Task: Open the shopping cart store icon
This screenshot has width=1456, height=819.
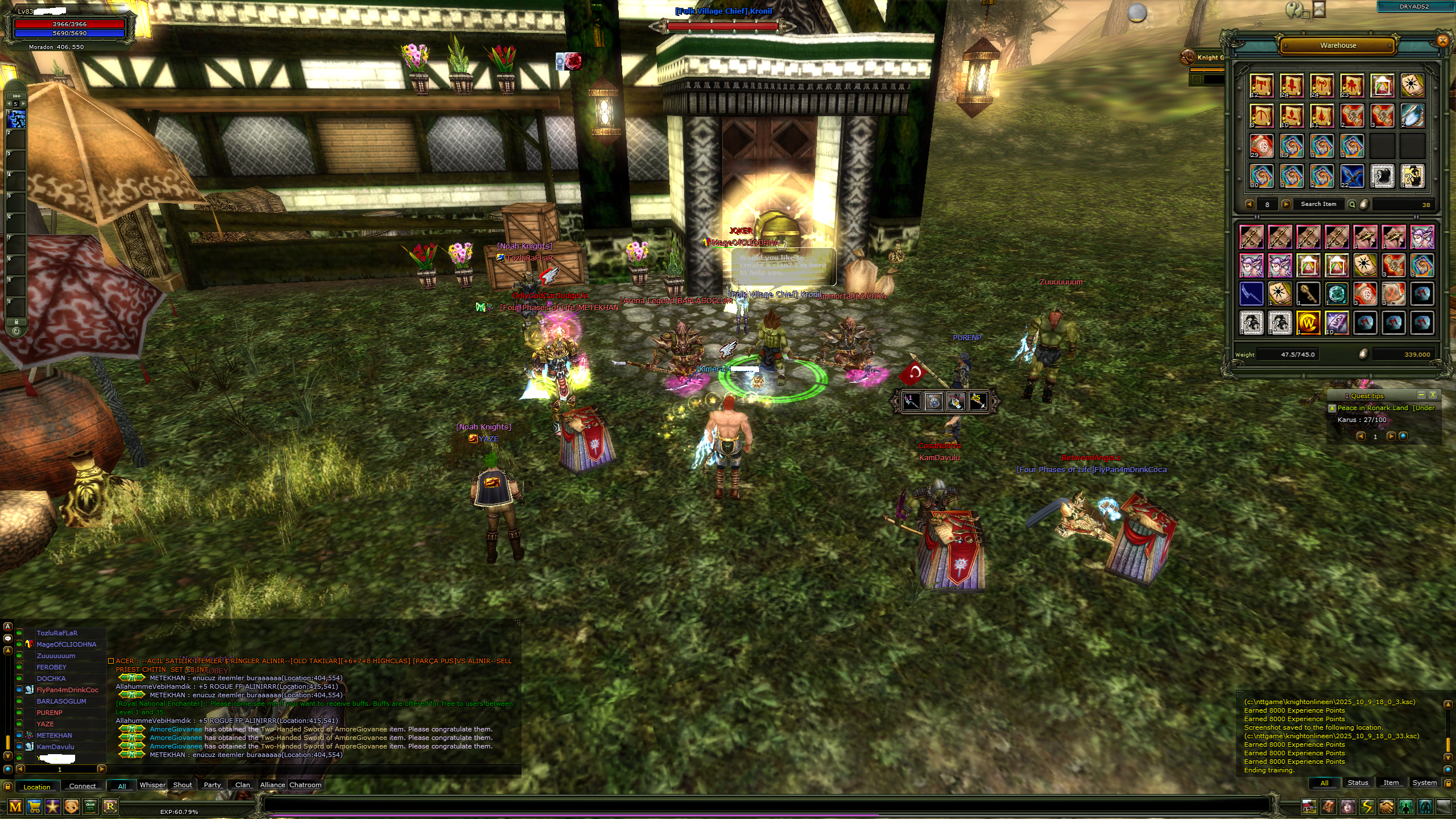Action: [34, 806]
